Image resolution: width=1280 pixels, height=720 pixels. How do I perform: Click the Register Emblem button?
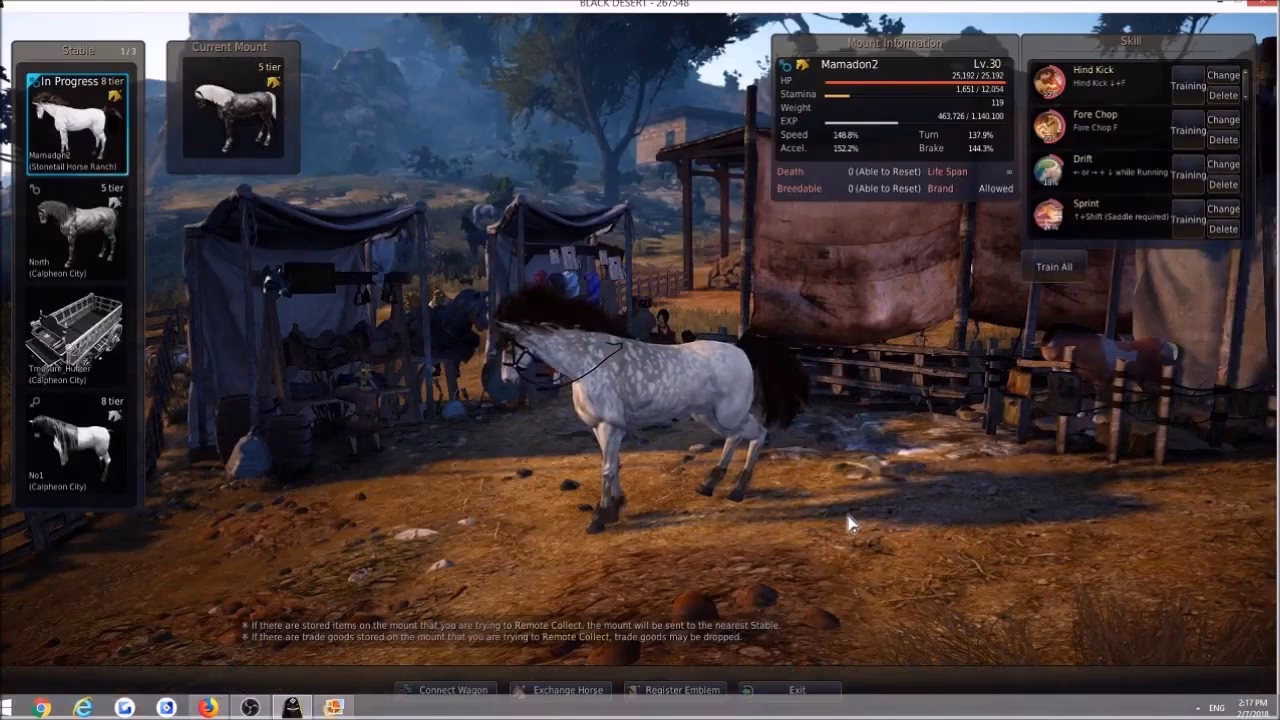point(674,689)
